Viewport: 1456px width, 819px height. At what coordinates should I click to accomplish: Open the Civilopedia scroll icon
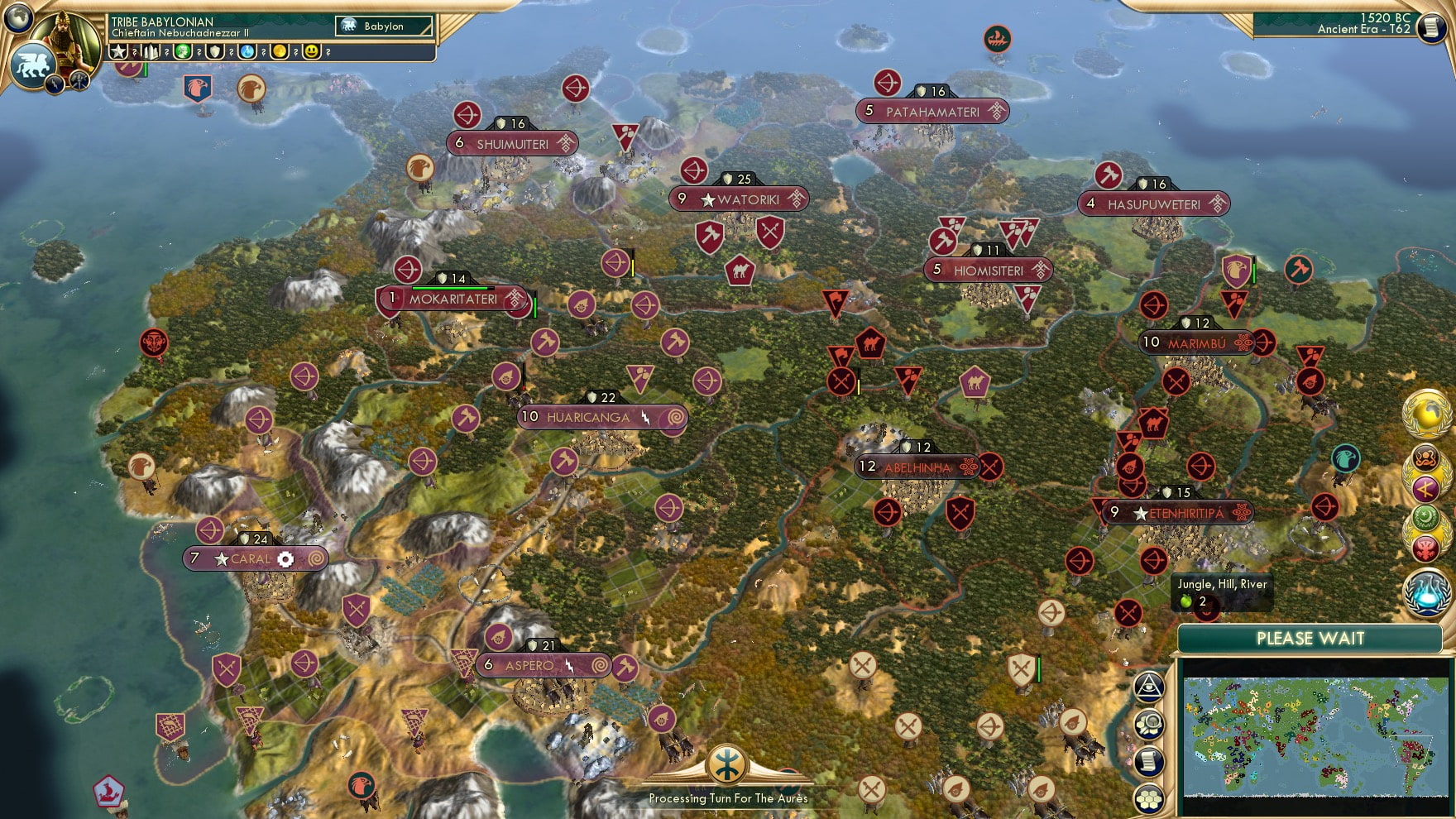1149,761
